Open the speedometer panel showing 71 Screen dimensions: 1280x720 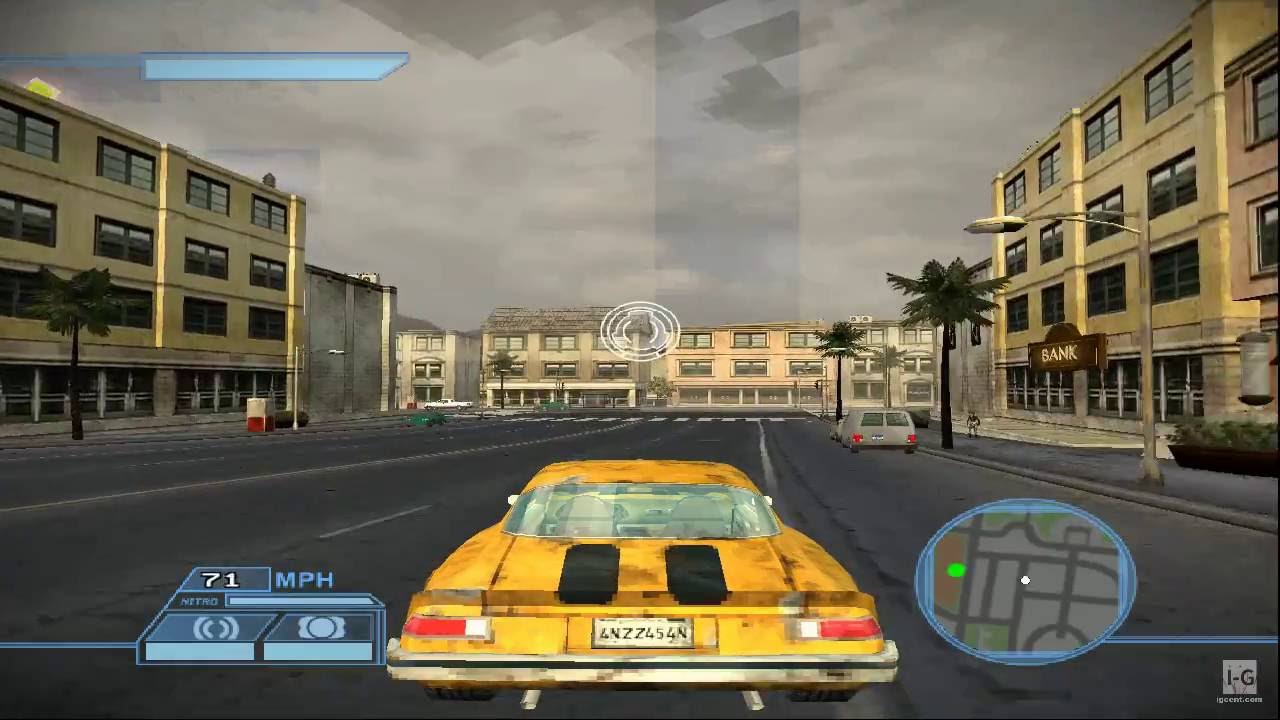pyautogui.click(x=222, y=579)
